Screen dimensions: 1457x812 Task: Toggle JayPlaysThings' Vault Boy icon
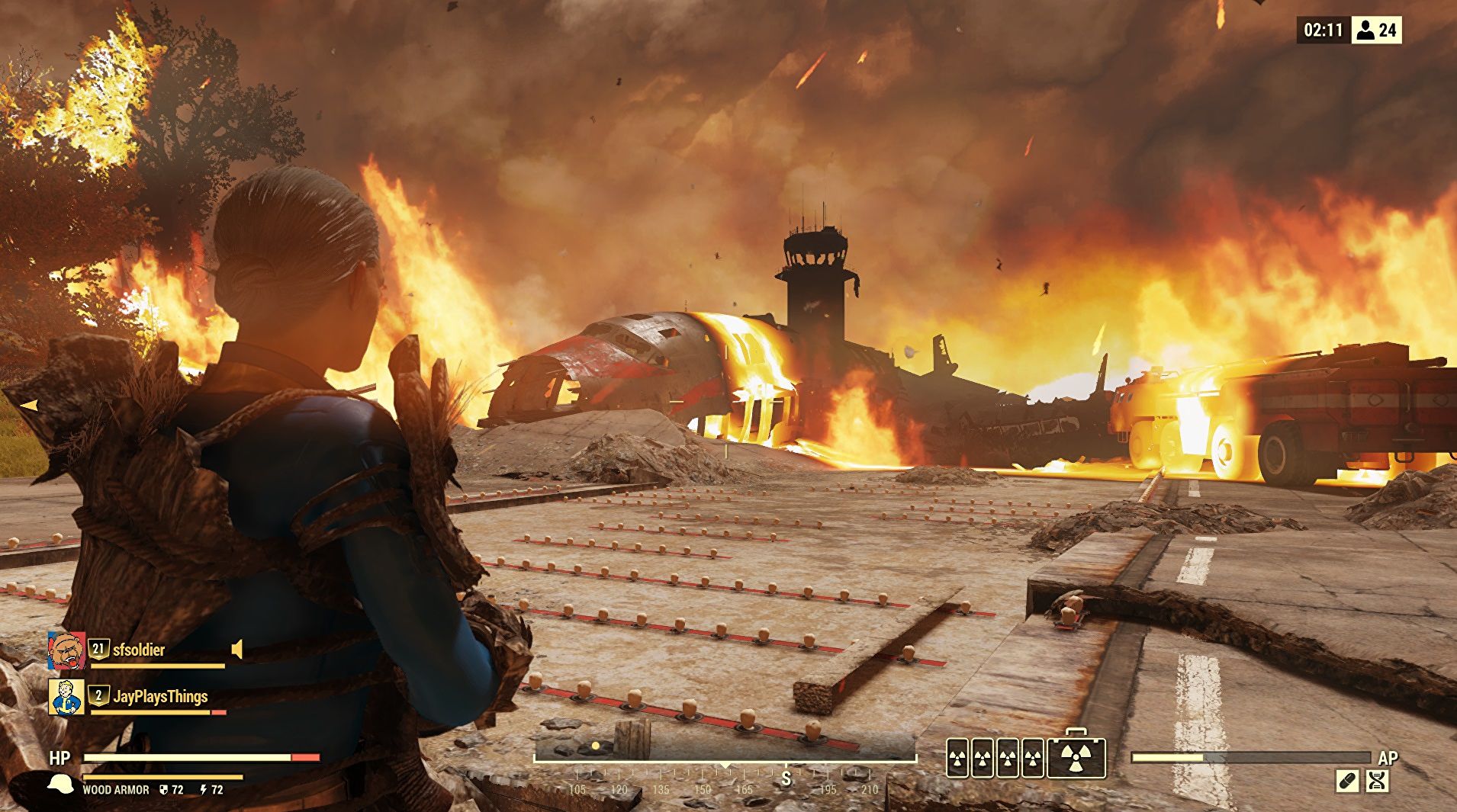click(66, 697)
